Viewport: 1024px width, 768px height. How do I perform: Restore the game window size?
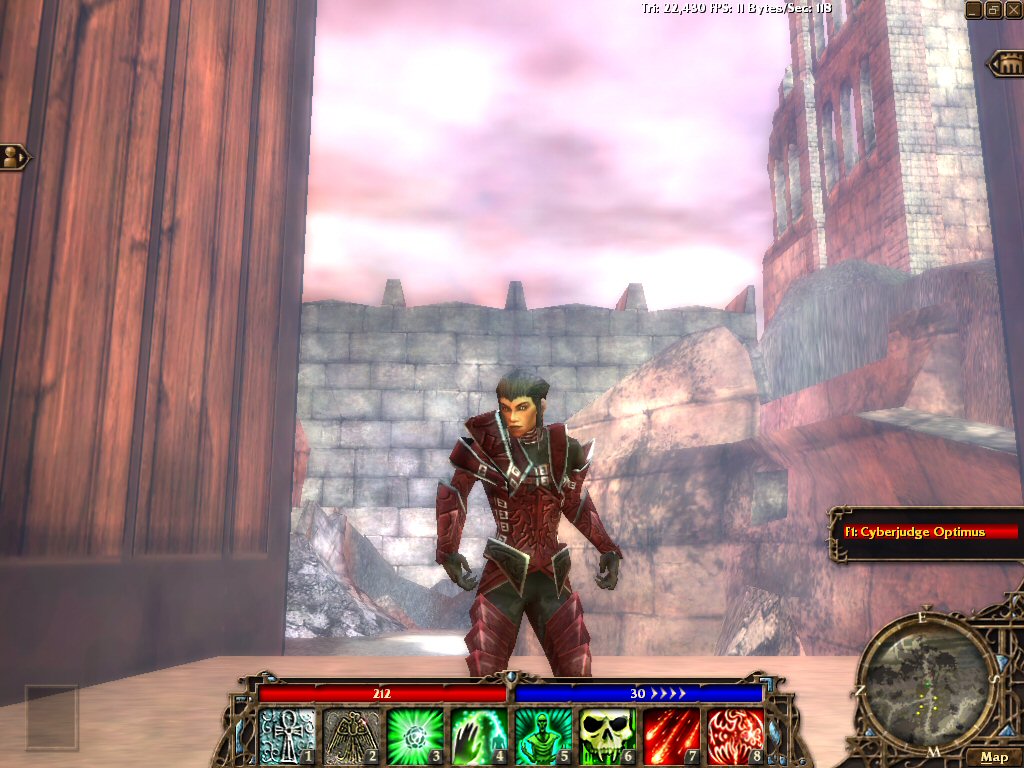click(x=994, y=9)
